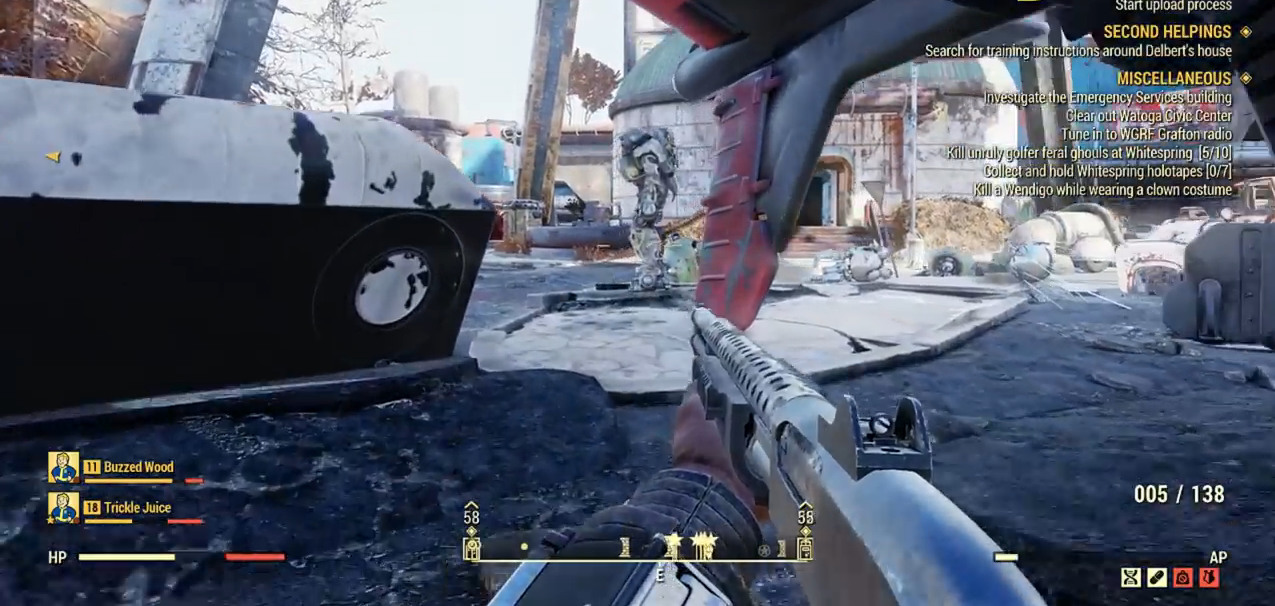Select teammate Buzzed Wood's portrait
Viewport: 1275px width, 606px height.
(63, 467)
